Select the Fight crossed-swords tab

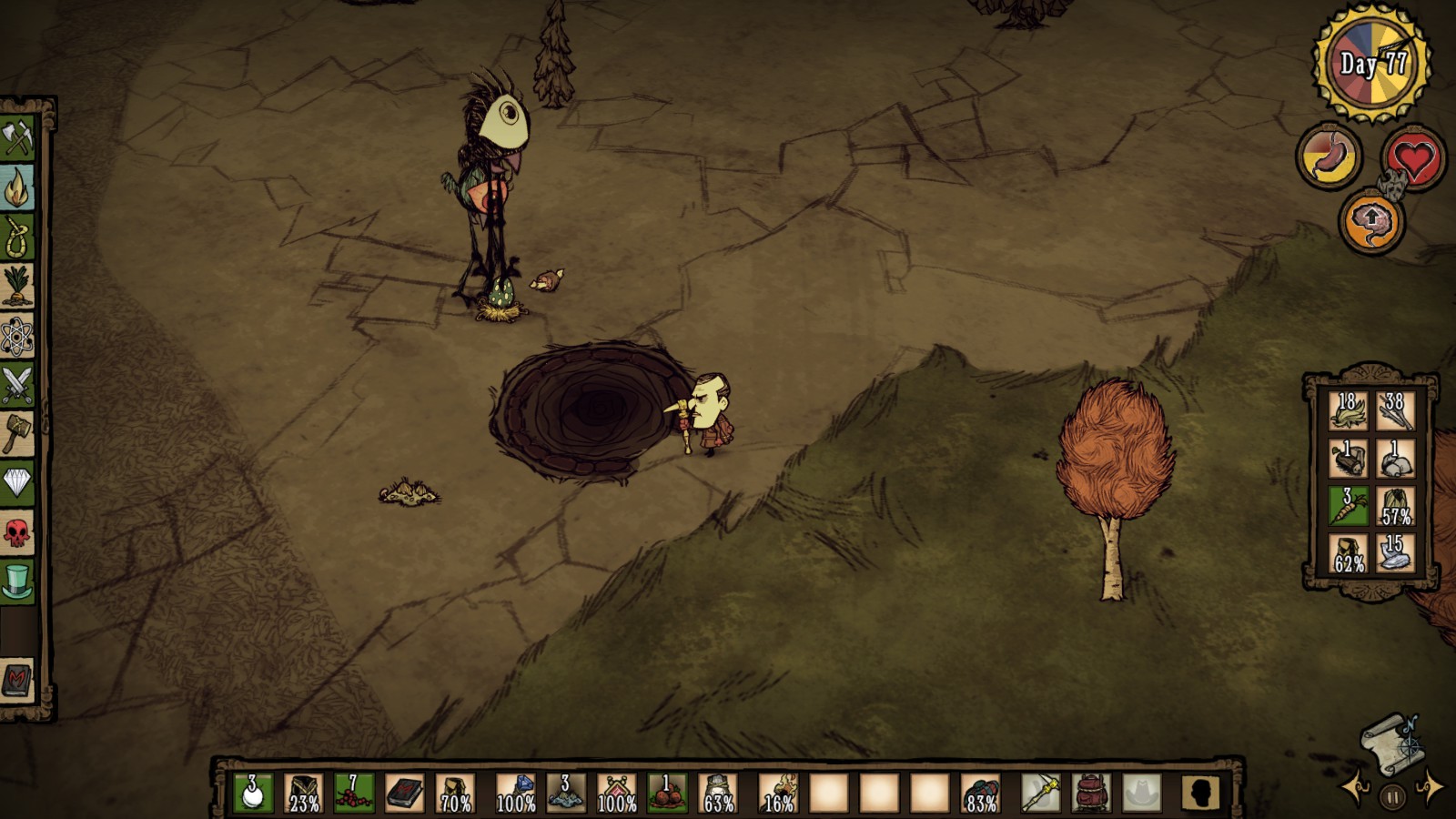17,385
